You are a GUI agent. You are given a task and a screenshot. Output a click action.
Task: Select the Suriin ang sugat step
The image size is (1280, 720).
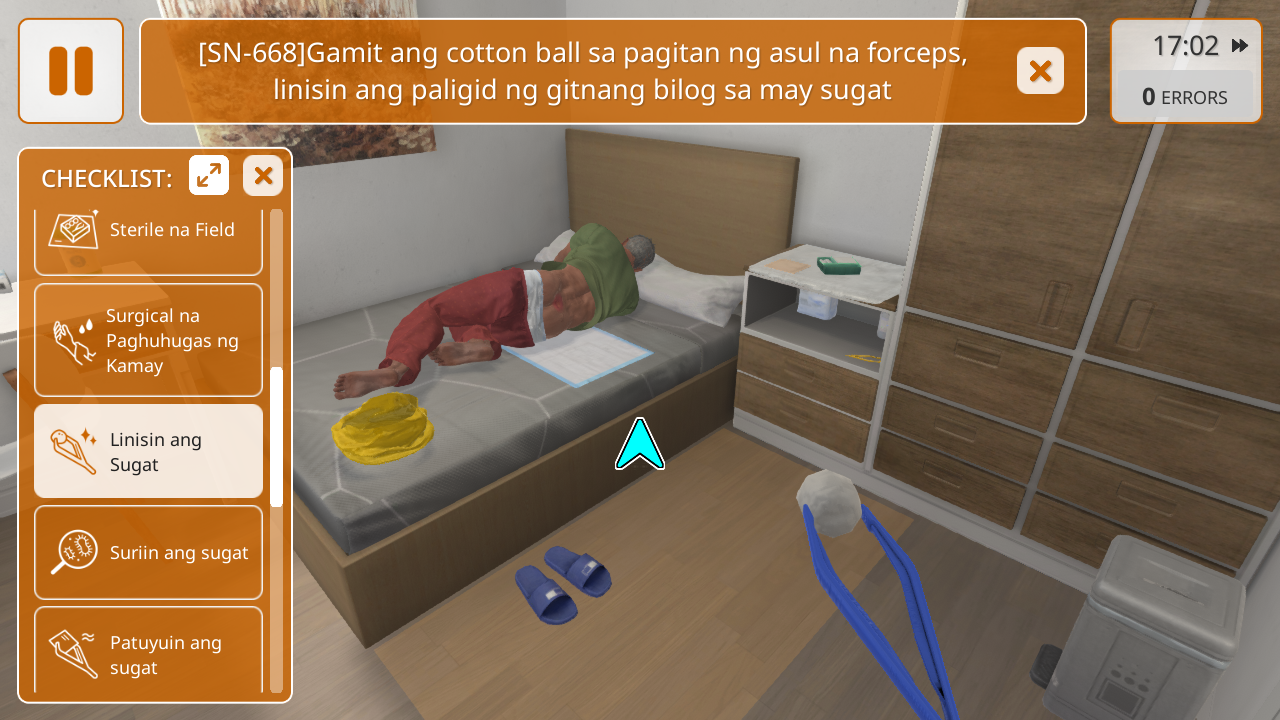click(148, 552)
